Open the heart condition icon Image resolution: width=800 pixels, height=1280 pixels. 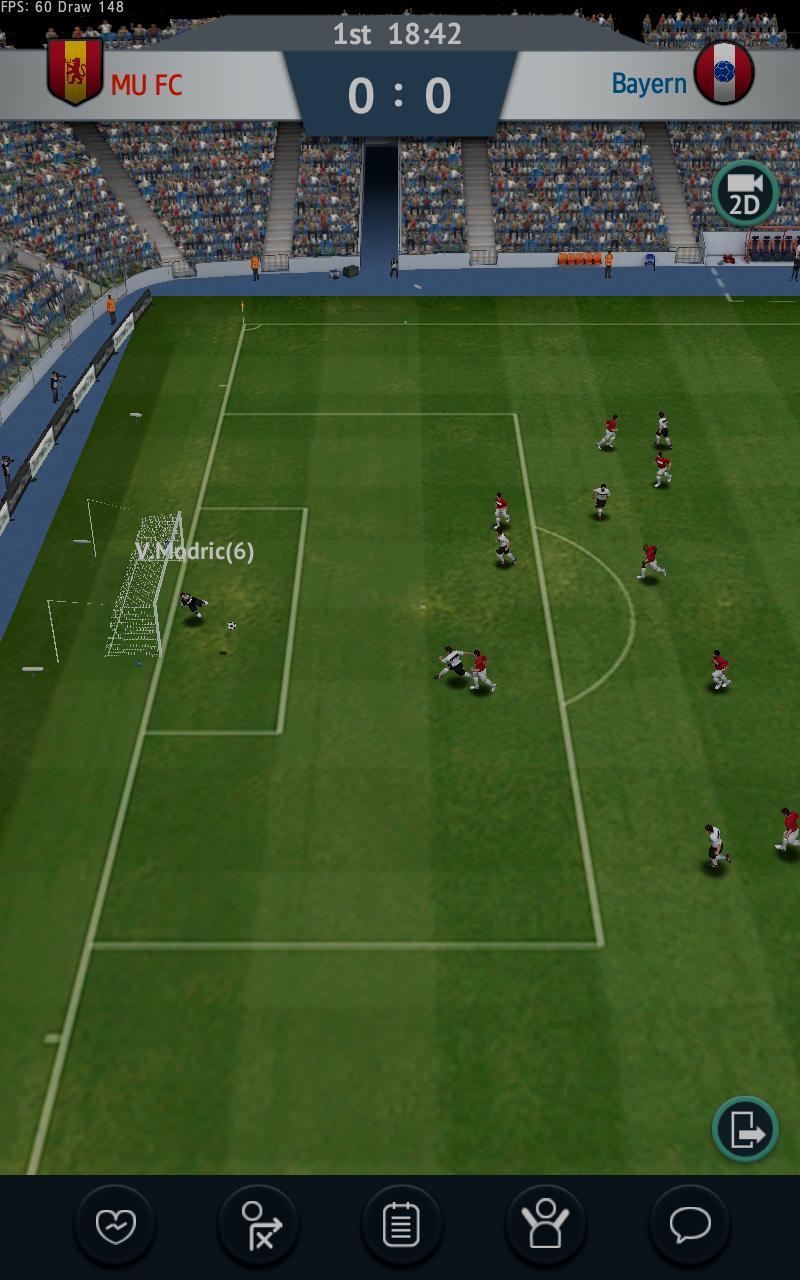115,1225
